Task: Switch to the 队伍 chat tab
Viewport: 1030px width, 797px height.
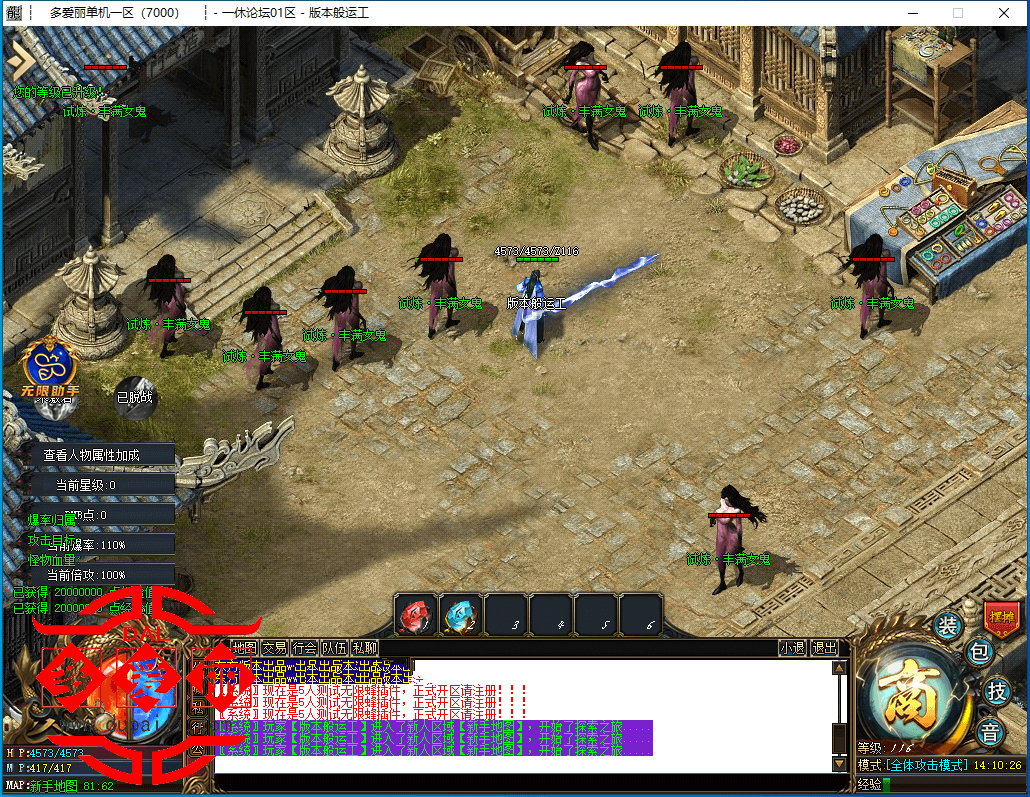Action: (334, 648)
